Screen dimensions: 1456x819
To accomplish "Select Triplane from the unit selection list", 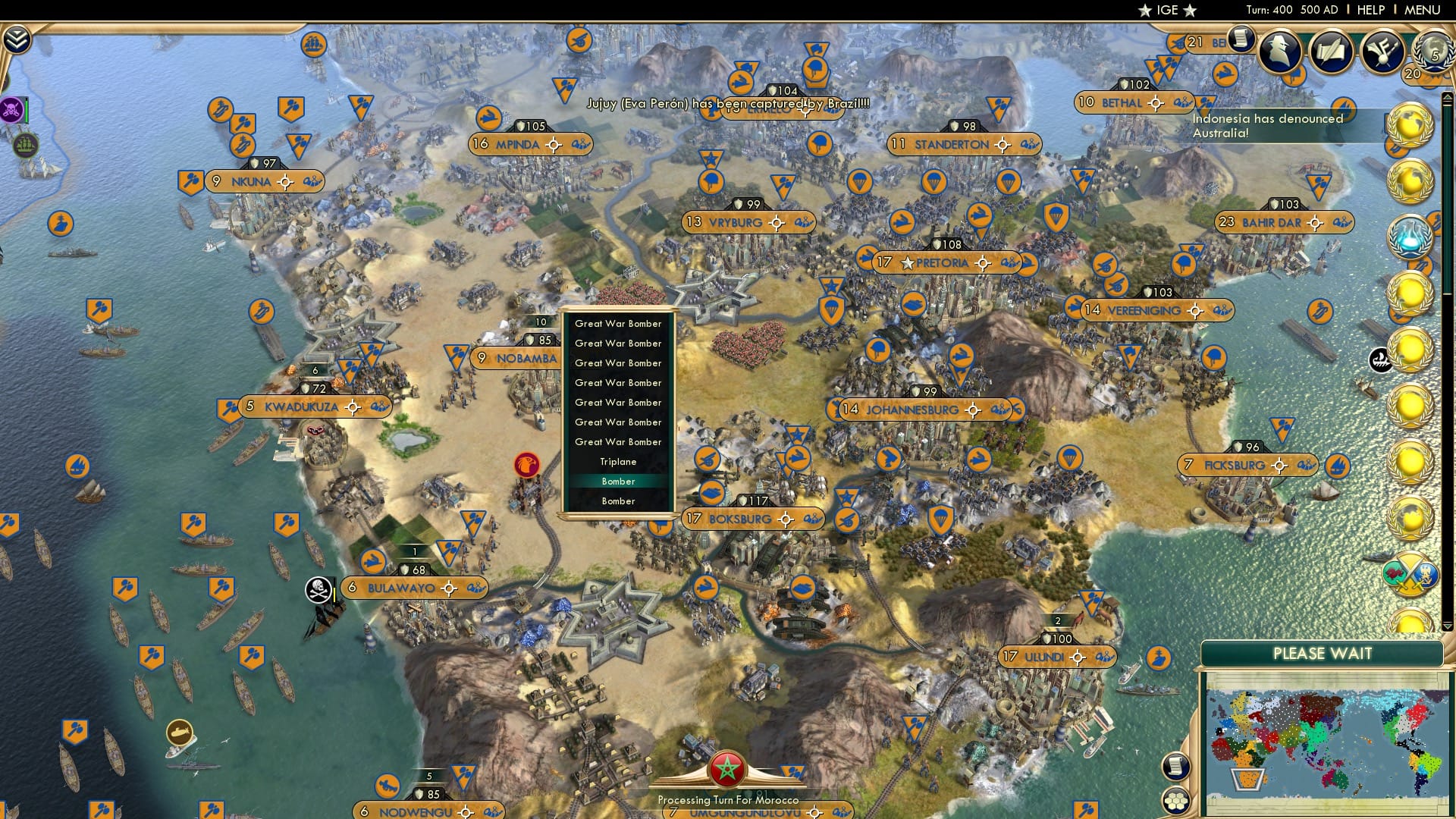I will click(x=618, y=461).
